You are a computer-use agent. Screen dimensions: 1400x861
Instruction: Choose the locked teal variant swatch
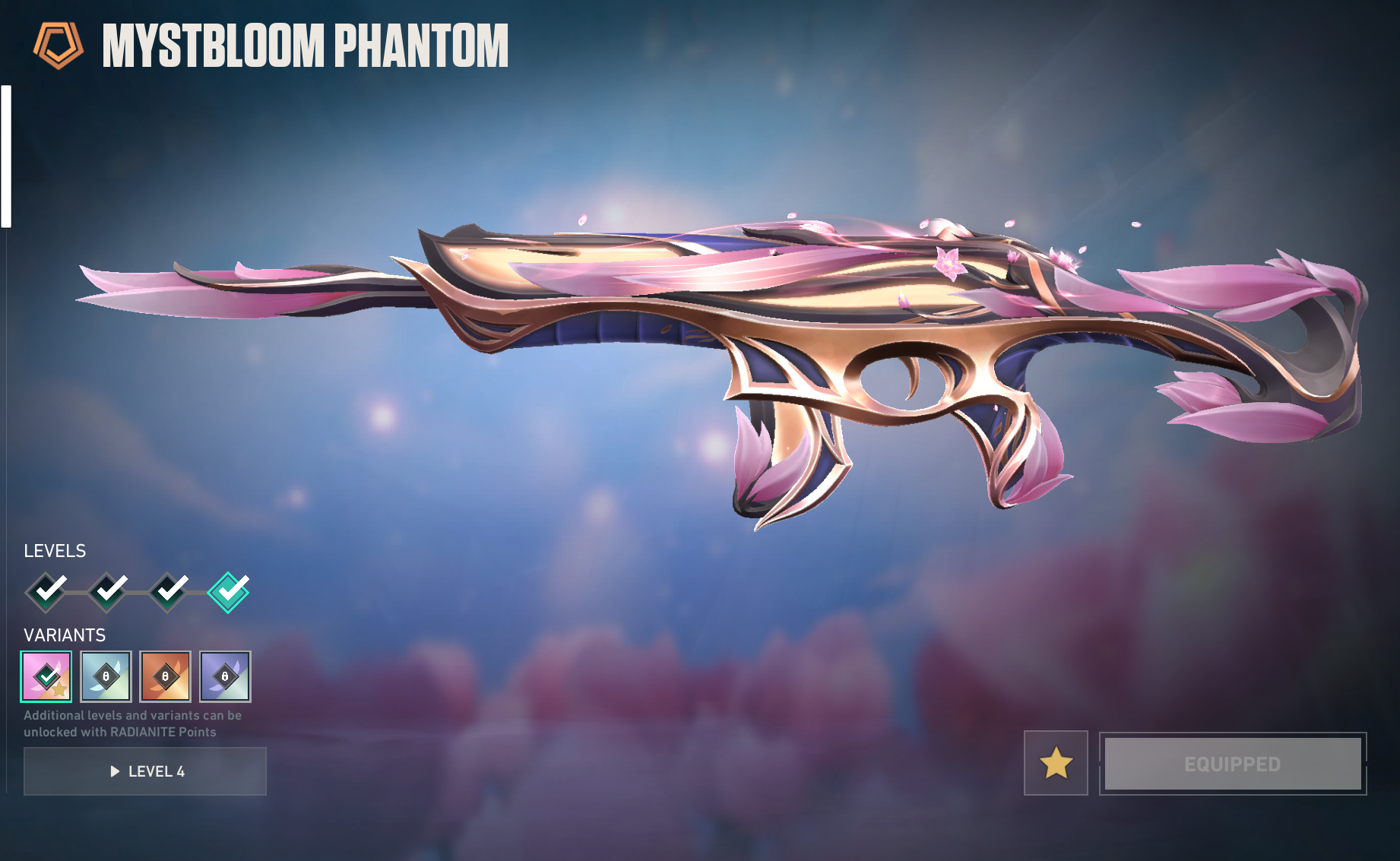tap(106, 676)
